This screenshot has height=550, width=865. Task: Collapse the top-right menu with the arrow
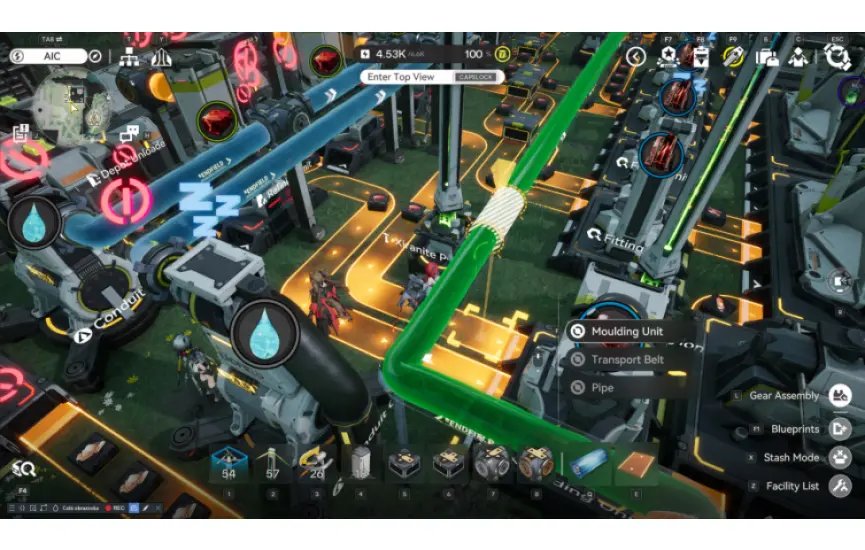click(x=636, y=57)
